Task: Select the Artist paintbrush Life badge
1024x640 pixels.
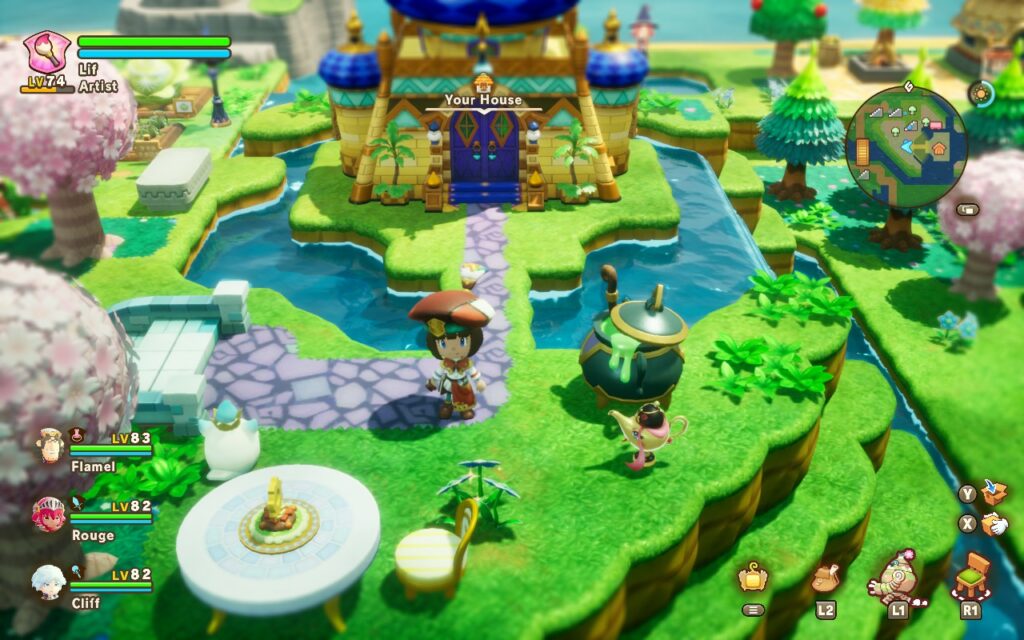Action: click(x=47, y=52)
